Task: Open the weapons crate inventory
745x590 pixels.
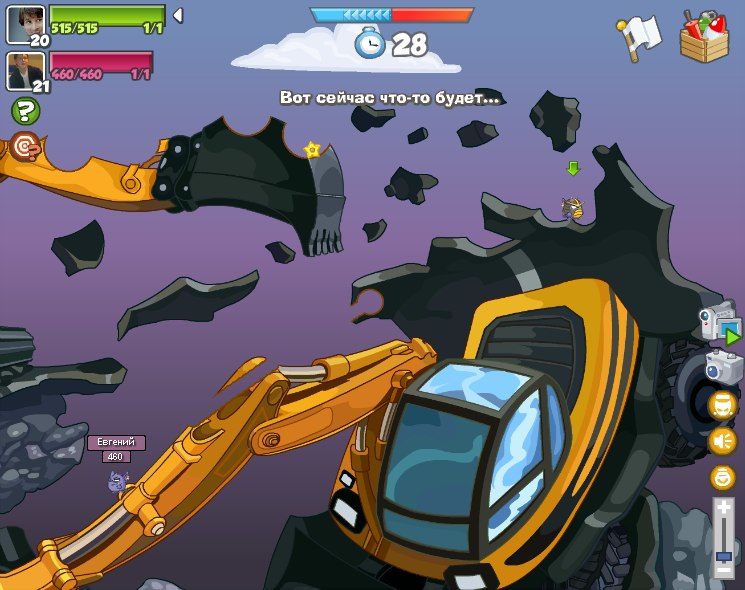Action: pos(704,36)
